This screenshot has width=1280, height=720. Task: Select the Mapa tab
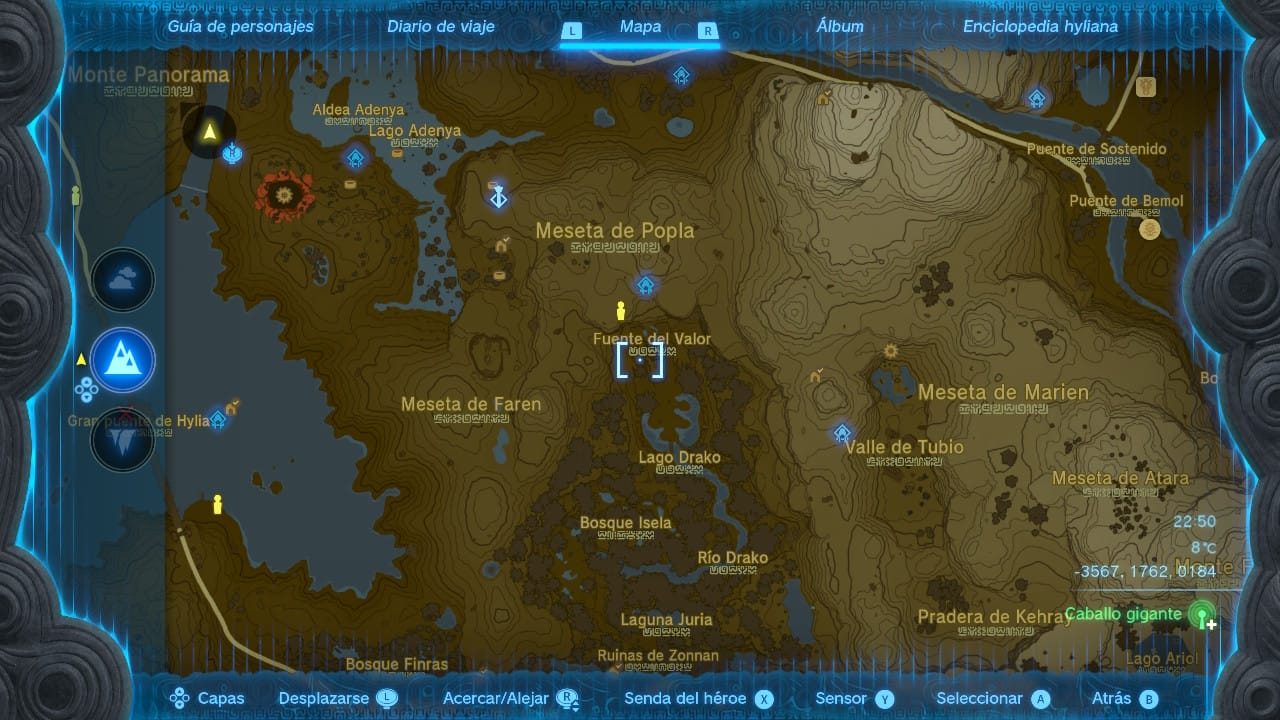coord(640,27)
